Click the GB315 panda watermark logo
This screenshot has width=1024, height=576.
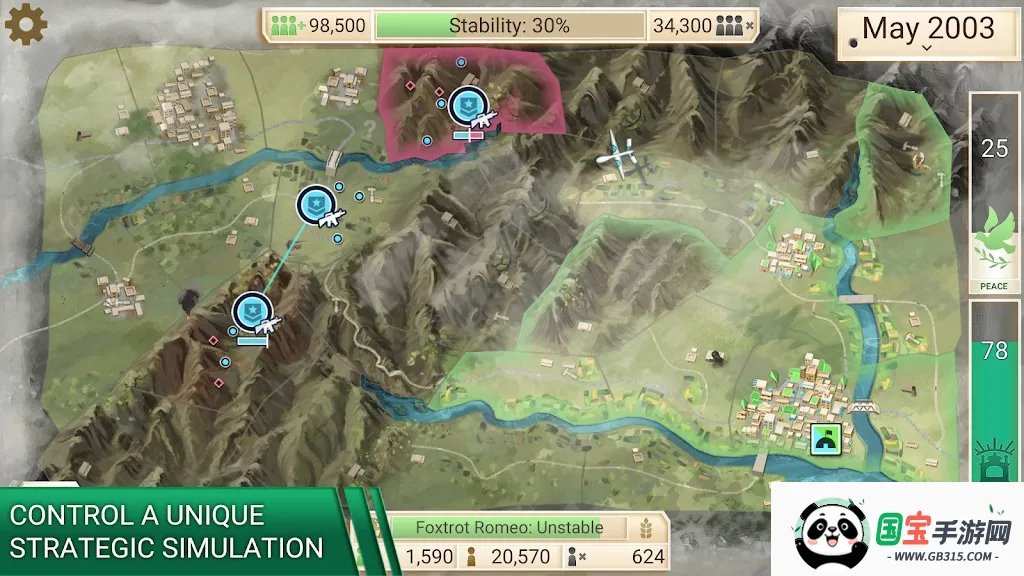[896, 530]
